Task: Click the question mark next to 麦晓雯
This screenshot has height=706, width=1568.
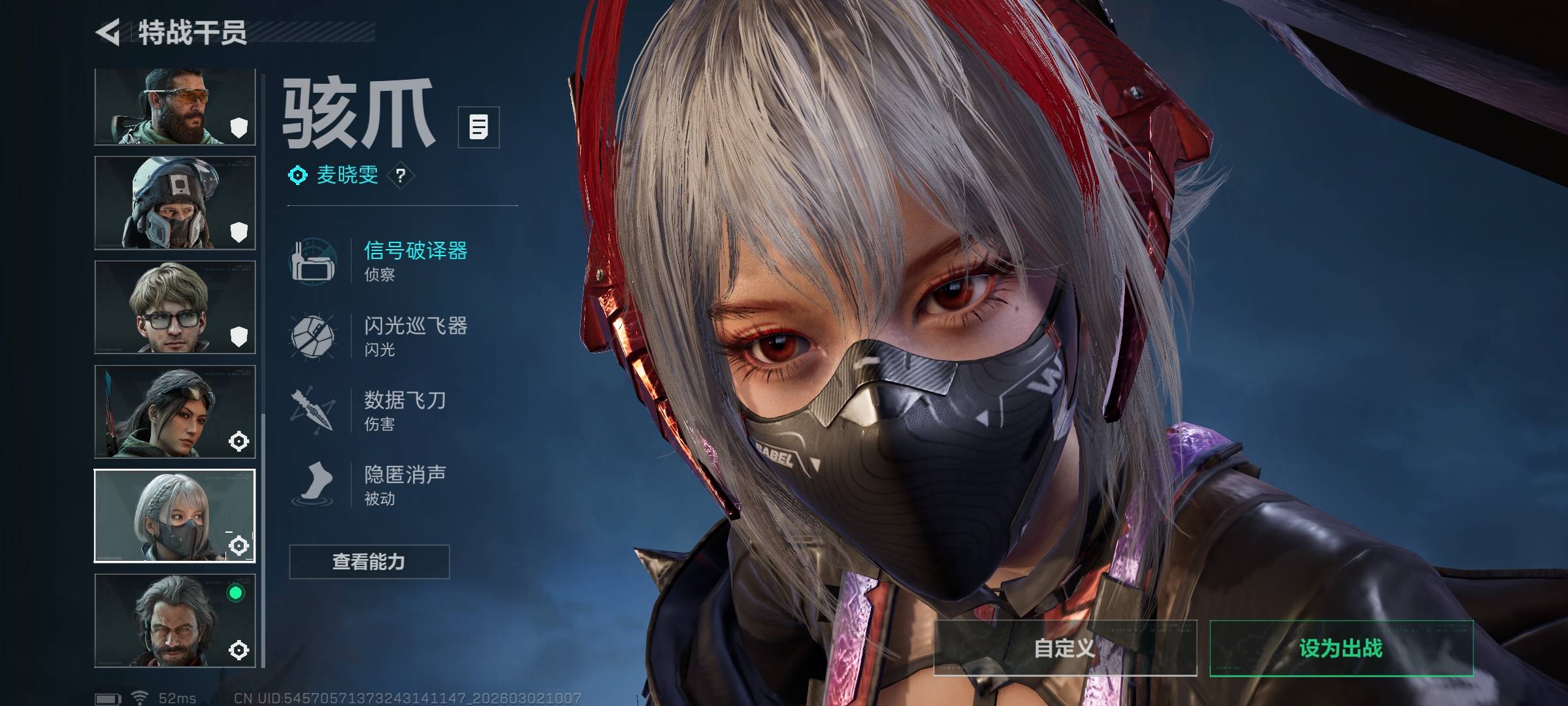Action: (x=400, y=175)
